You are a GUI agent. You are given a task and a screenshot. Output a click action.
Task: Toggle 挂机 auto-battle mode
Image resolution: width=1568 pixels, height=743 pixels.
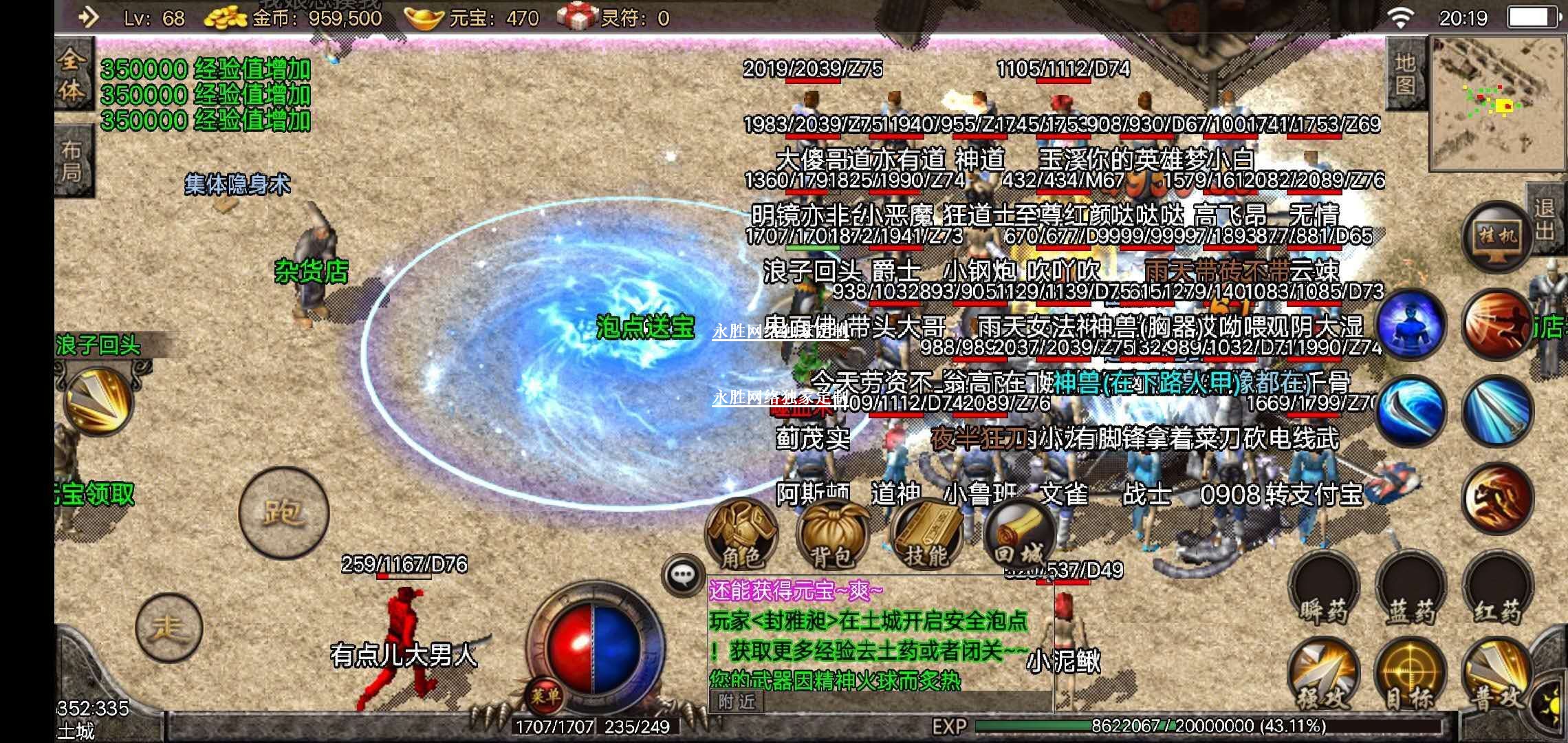[x=1497, y=237]
